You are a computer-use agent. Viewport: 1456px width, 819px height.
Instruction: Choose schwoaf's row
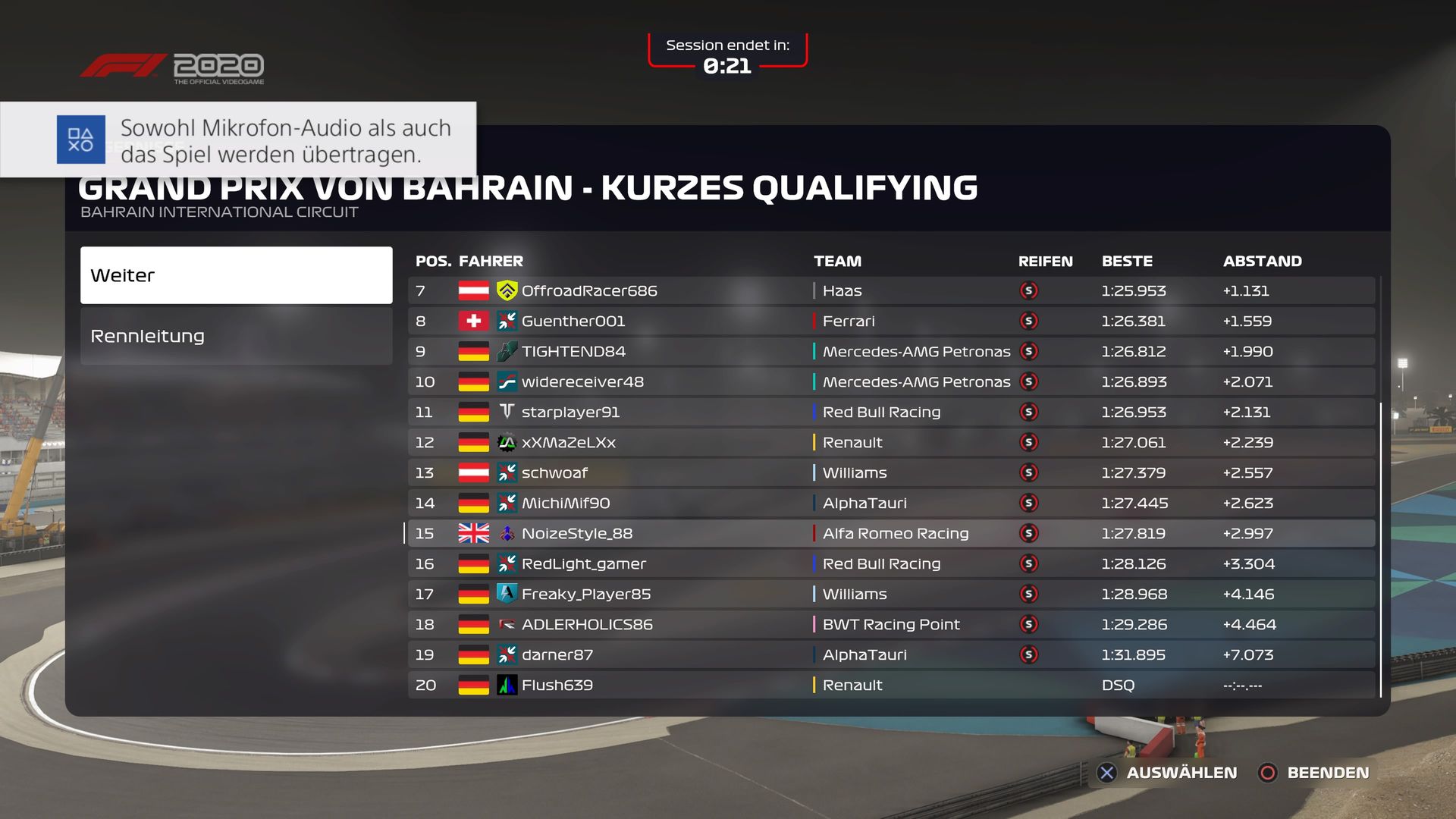[x=891, y=472]
